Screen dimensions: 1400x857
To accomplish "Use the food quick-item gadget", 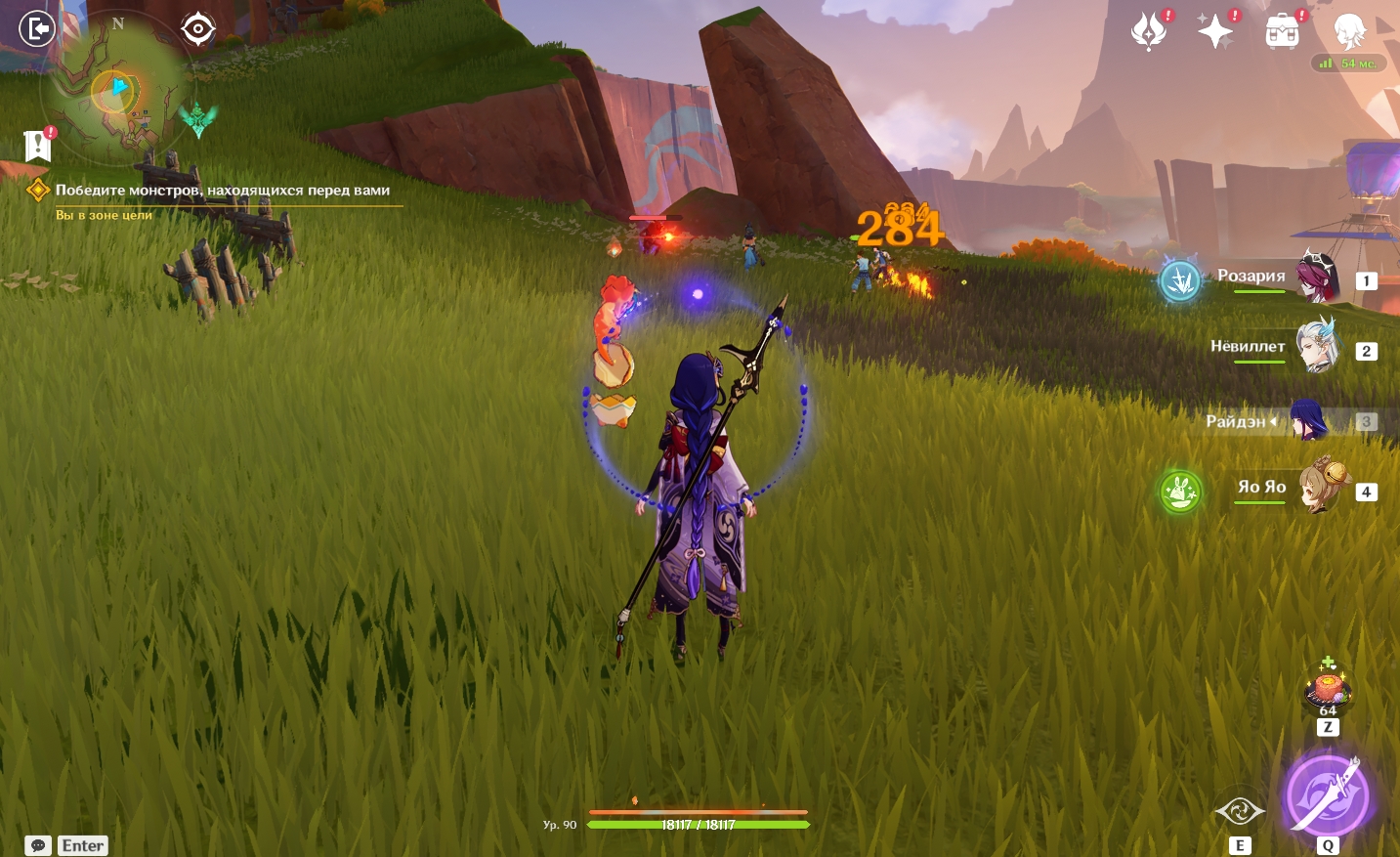I will 1327,688.
